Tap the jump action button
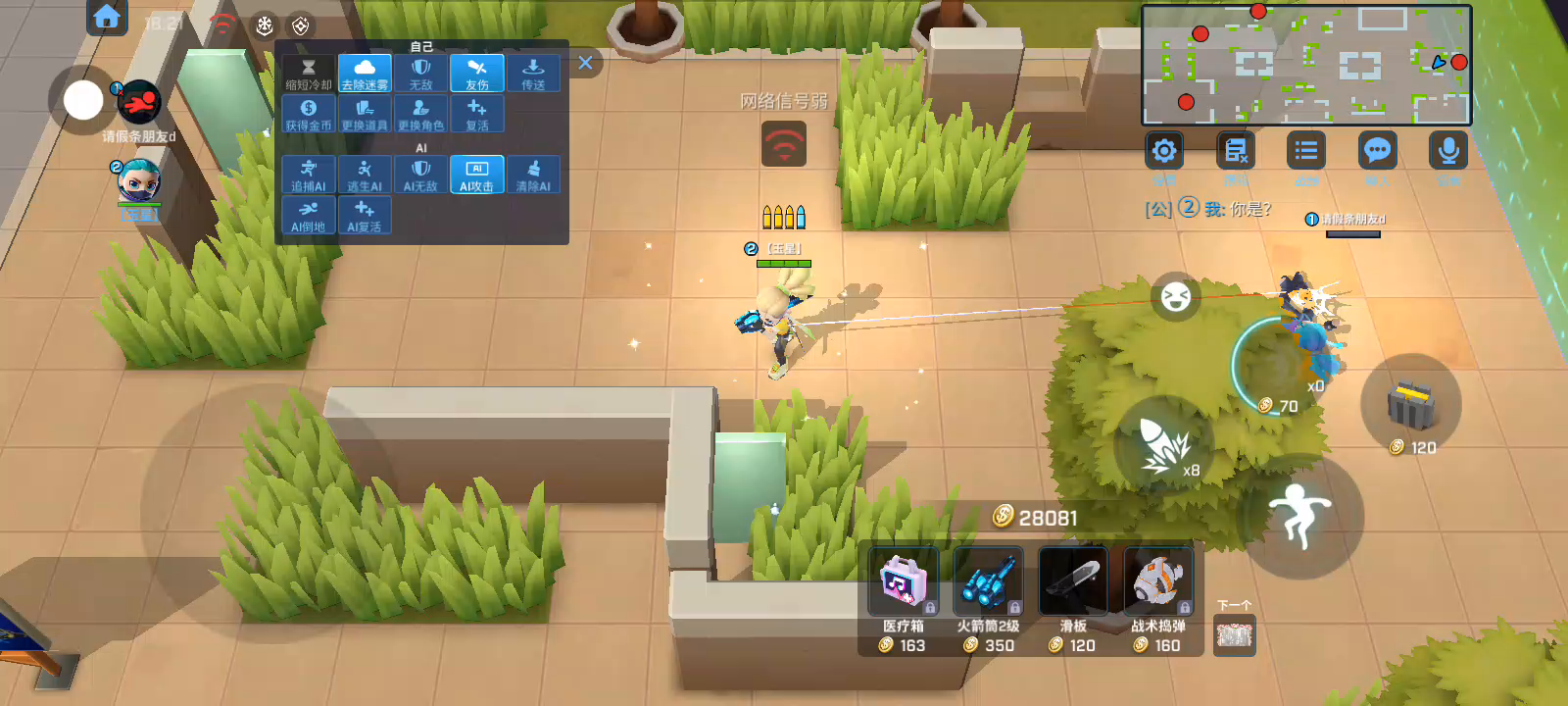This screenshot has width=1568, height=706. click(1299, 515)
